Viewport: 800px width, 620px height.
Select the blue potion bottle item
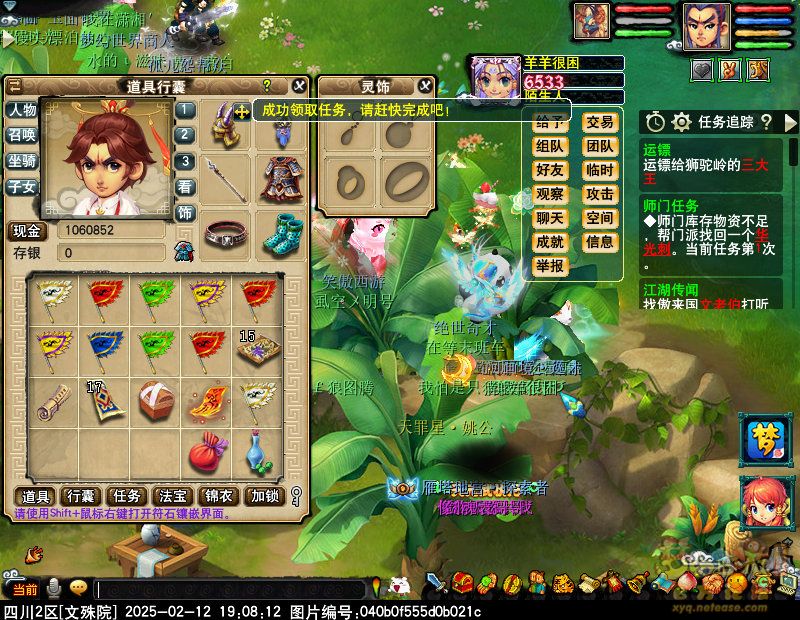click(257, 451)
